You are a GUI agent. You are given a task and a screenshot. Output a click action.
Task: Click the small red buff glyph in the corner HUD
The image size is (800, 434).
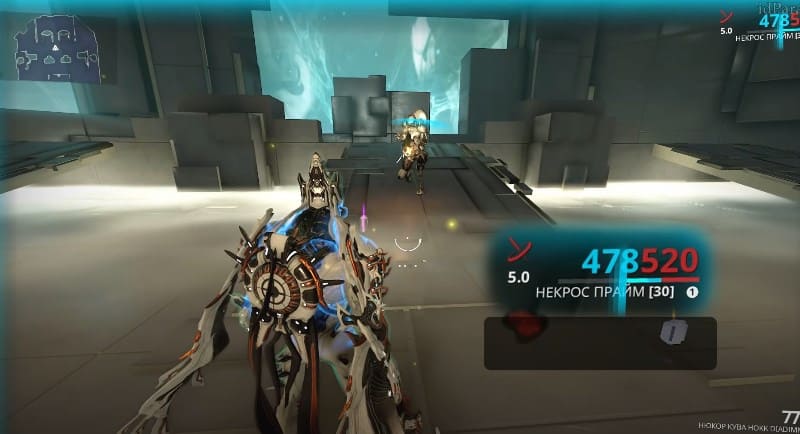pyautogui.click(x=727, y=16)
